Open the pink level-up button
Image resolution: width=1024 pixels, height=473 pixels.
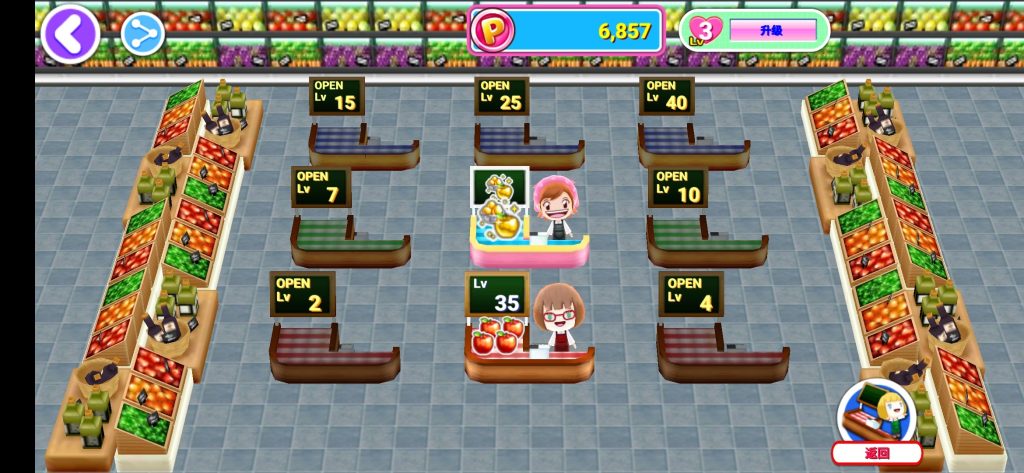click(x=771, y=31)
